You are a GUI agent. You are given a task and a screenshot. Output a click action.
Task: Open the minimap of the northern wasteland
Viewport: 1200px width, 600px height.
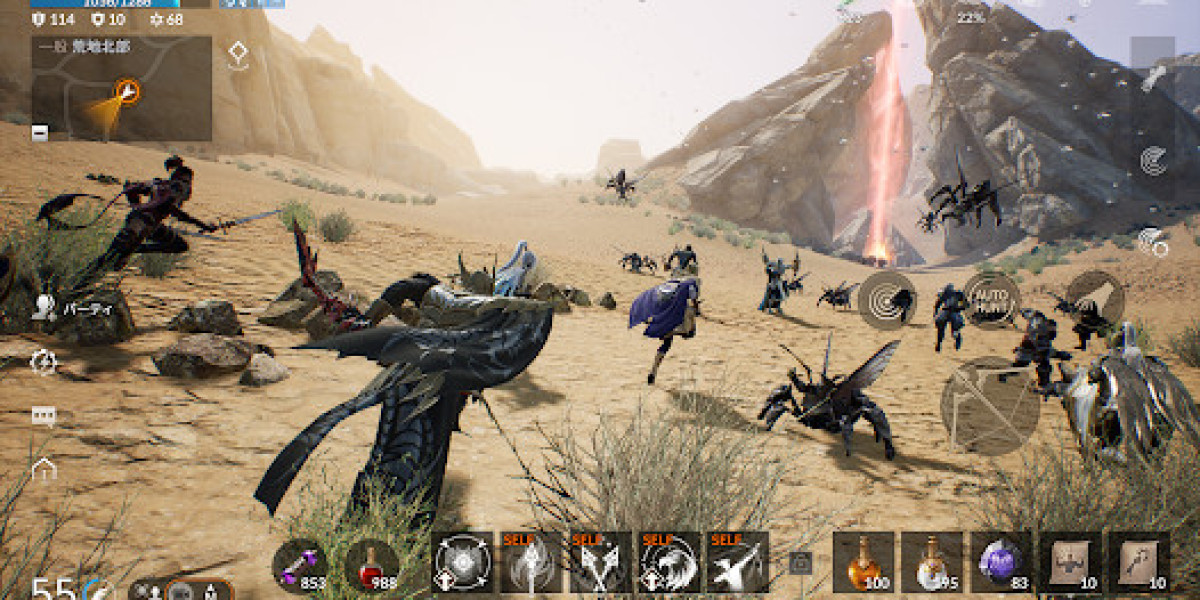(x=122, y=88)
